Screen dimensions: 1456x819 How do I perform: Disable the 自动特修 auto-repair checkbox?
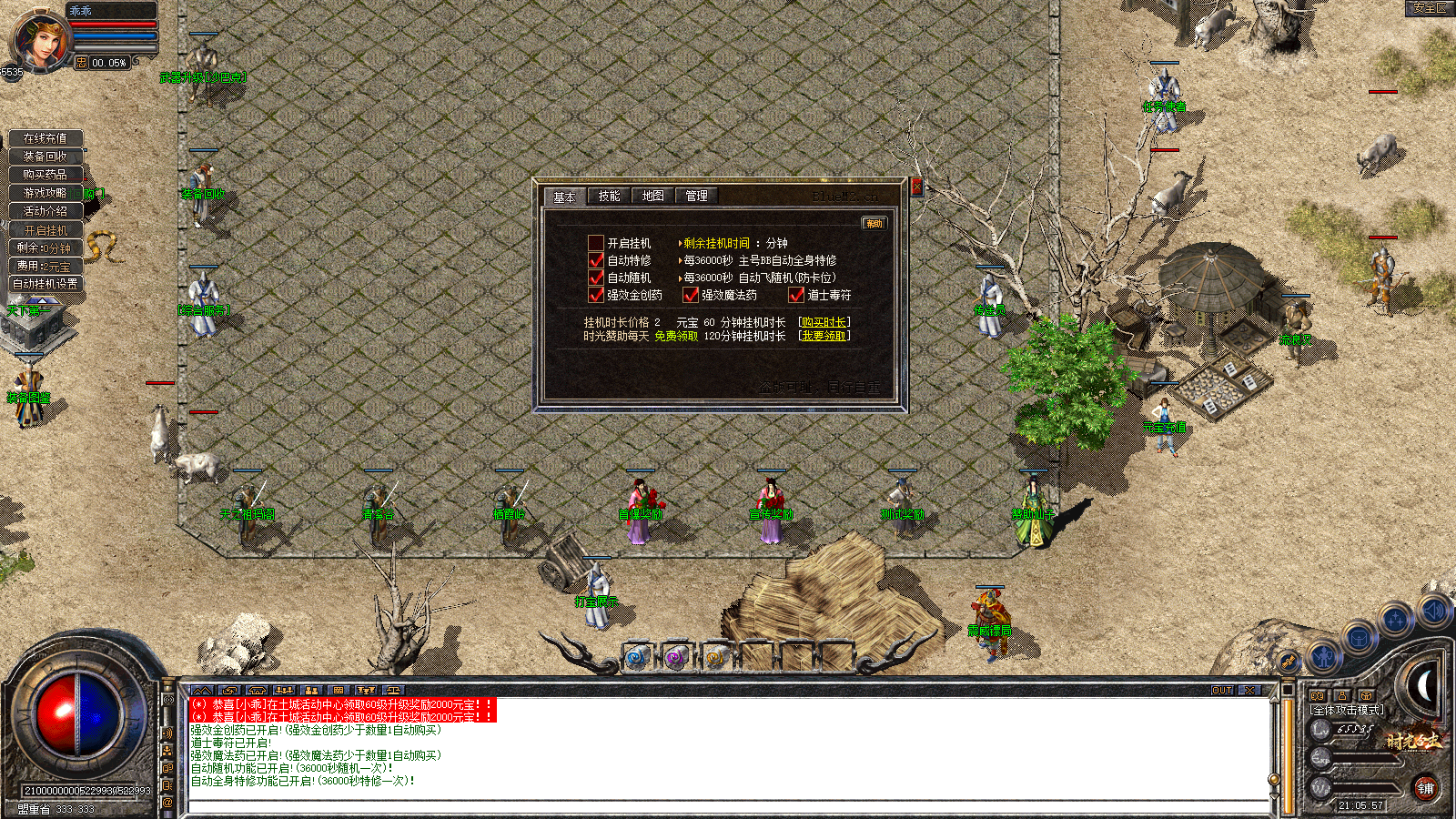coord(596,259)
